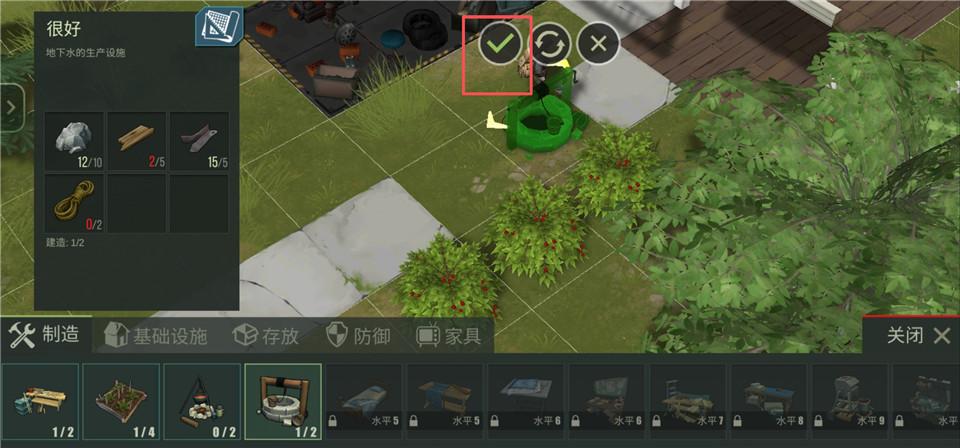This screenshot has height=448, width=960.
Task: Tap the locked 水平 8 blueprint
Action: 770,401
